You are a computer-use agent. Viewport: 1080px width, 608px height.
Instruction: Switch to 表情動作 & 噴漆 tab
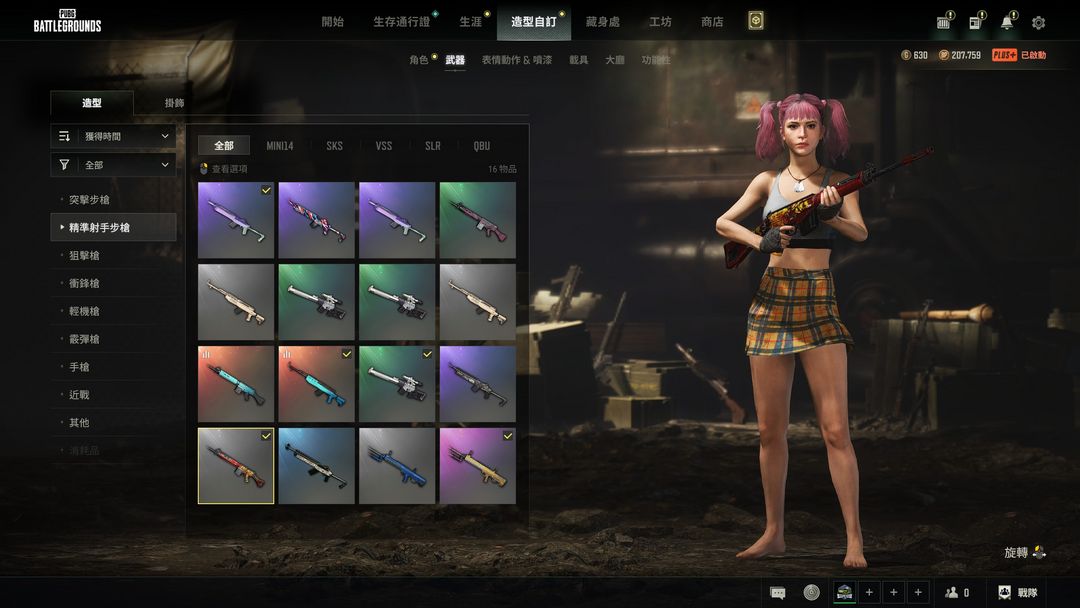tap(516, 60)
